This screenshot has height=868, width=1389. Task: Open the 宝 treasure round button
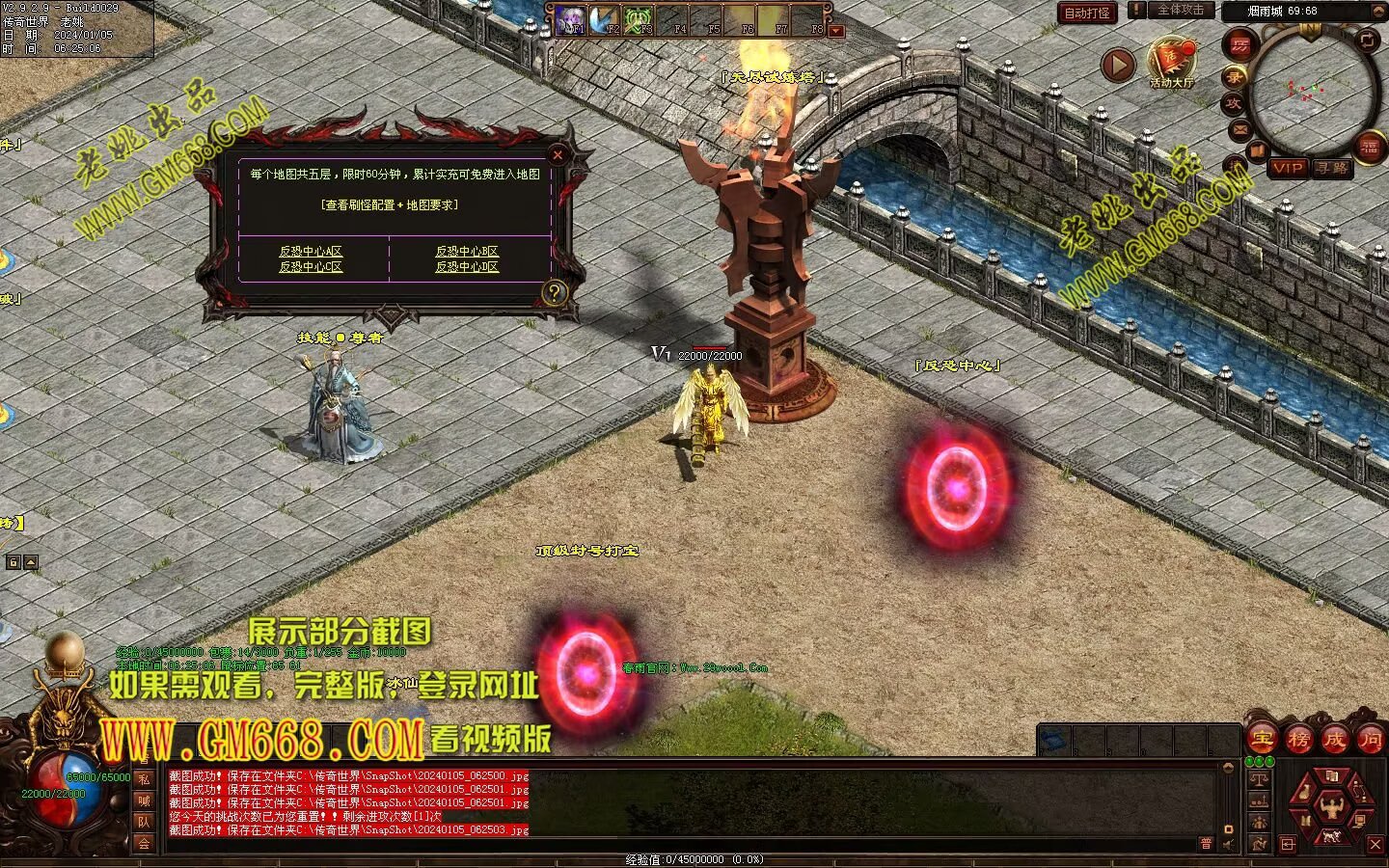(x=1262, y=740)
